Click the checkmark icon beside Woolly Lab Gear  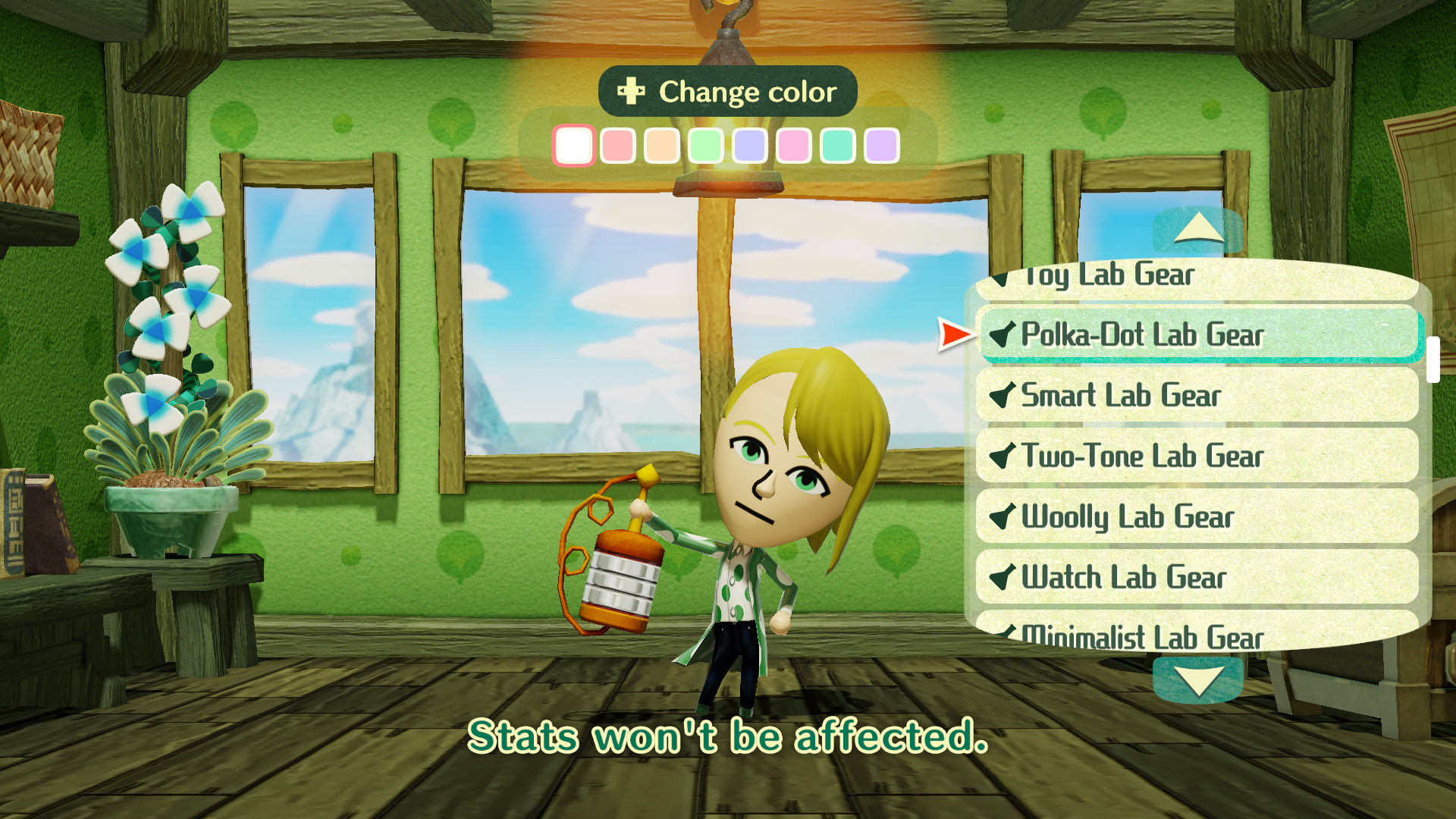[x=1003, y=516]
